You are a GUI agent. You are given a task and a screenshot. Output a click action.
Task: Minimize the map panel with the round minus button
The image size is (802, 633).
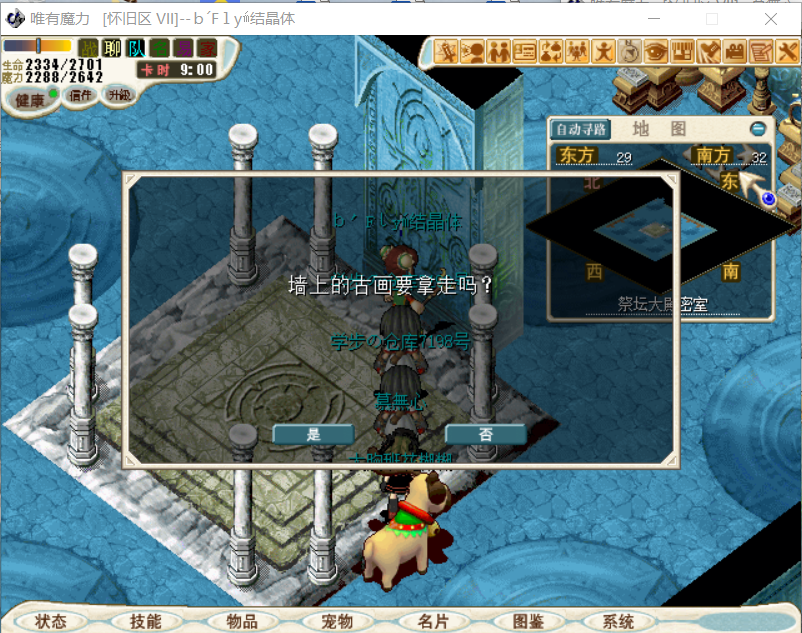[758, 129]
